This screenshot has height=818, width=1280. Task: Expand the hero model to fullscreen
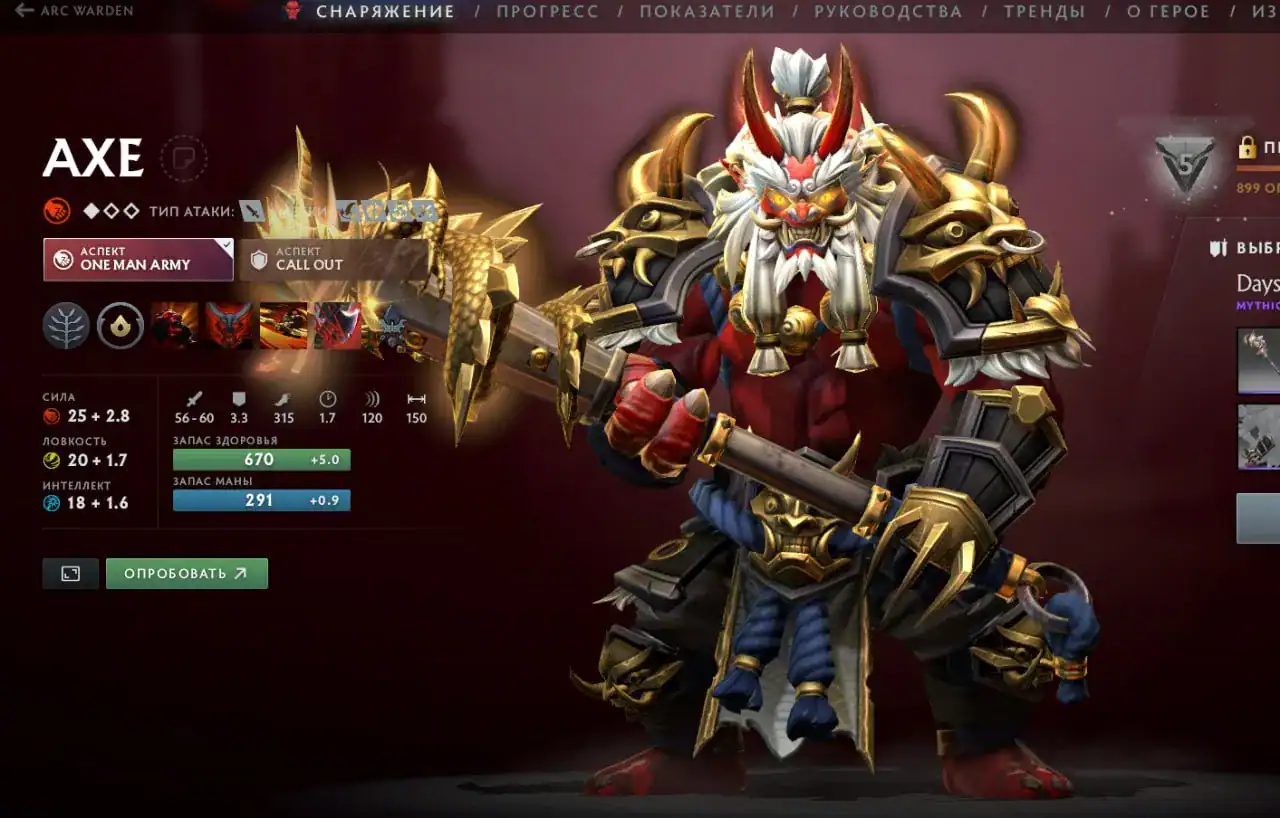click(x=70, y=573)
